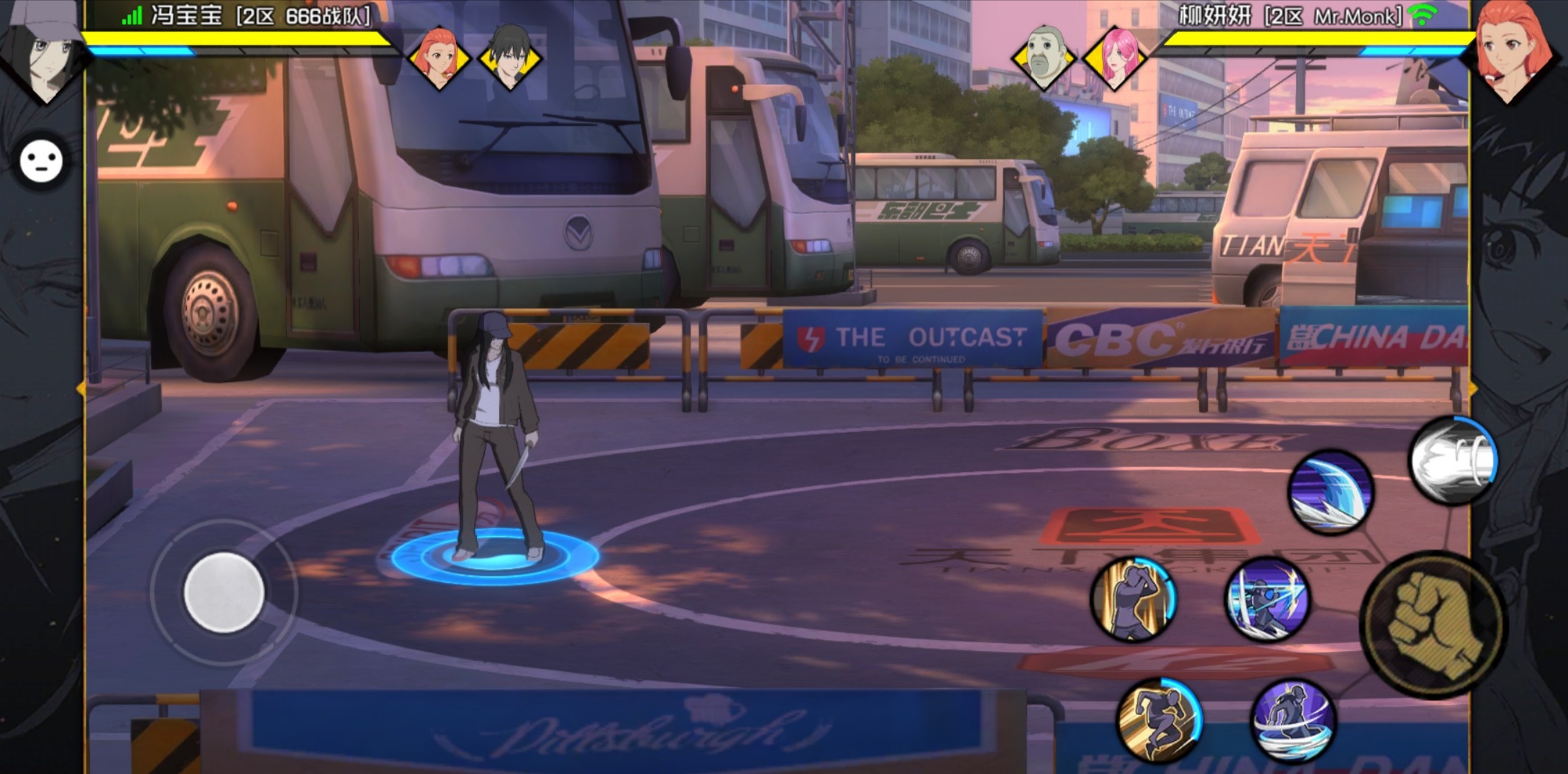Image resolution: width=1568 pixels, height=774 pixels.
Task: Inspect the pink-haired enemy portrait
Action: pyautogui.click(x=1113, y=58)
